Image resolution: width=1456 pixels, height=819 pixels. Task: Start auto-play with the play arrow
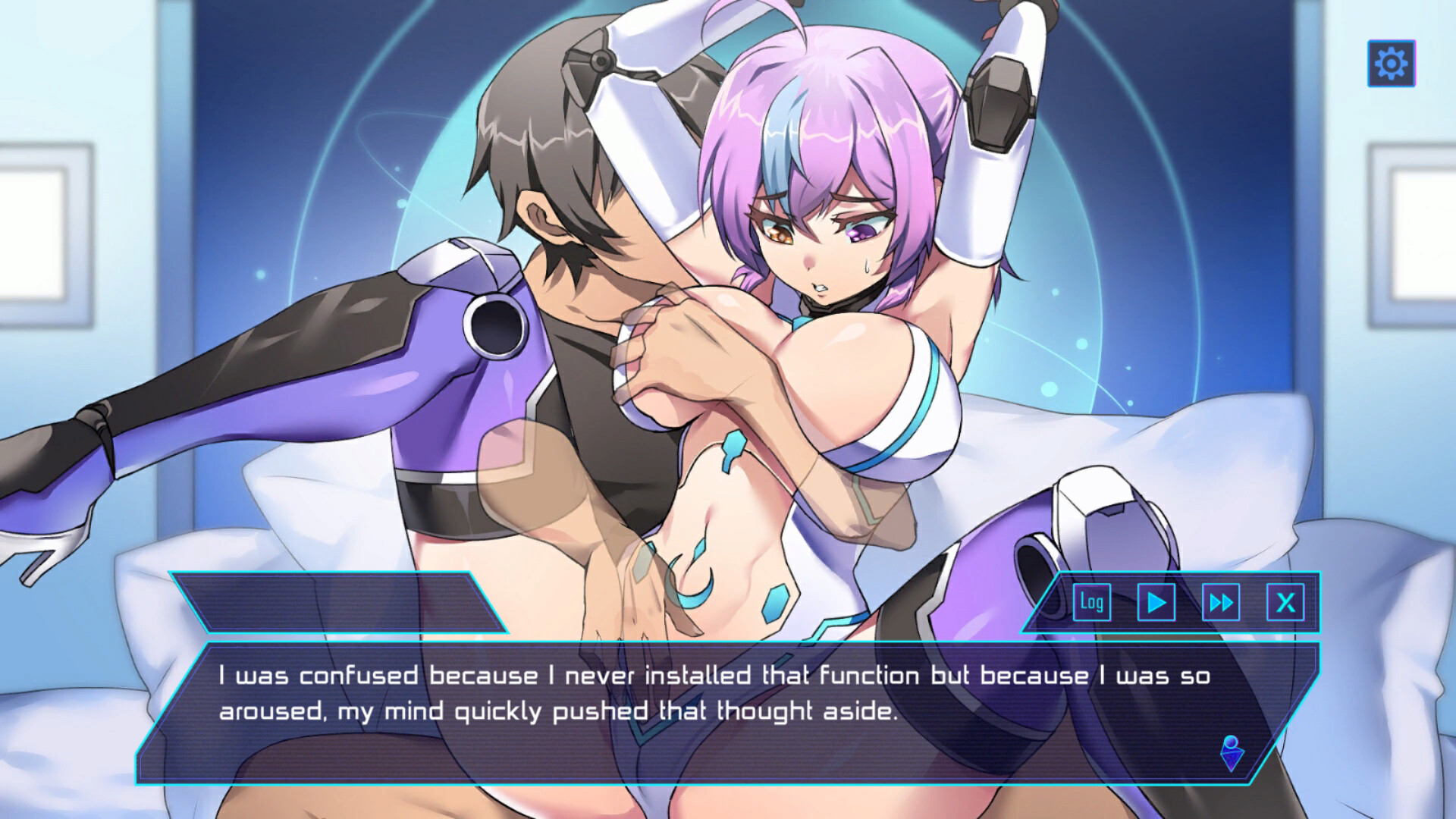click(1156, 603)
